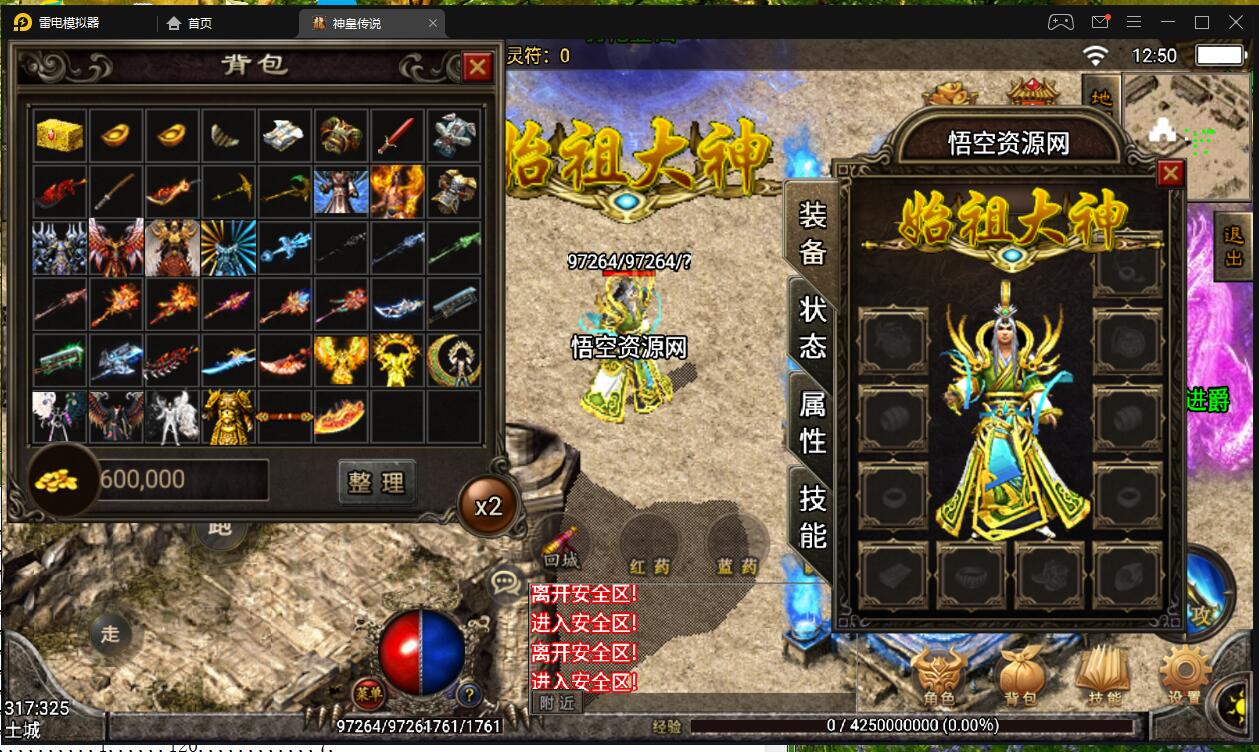Viewport: 1259px width, 752px height.
Task: Switch chat to the 附近 channel
Action: [557, 702]
